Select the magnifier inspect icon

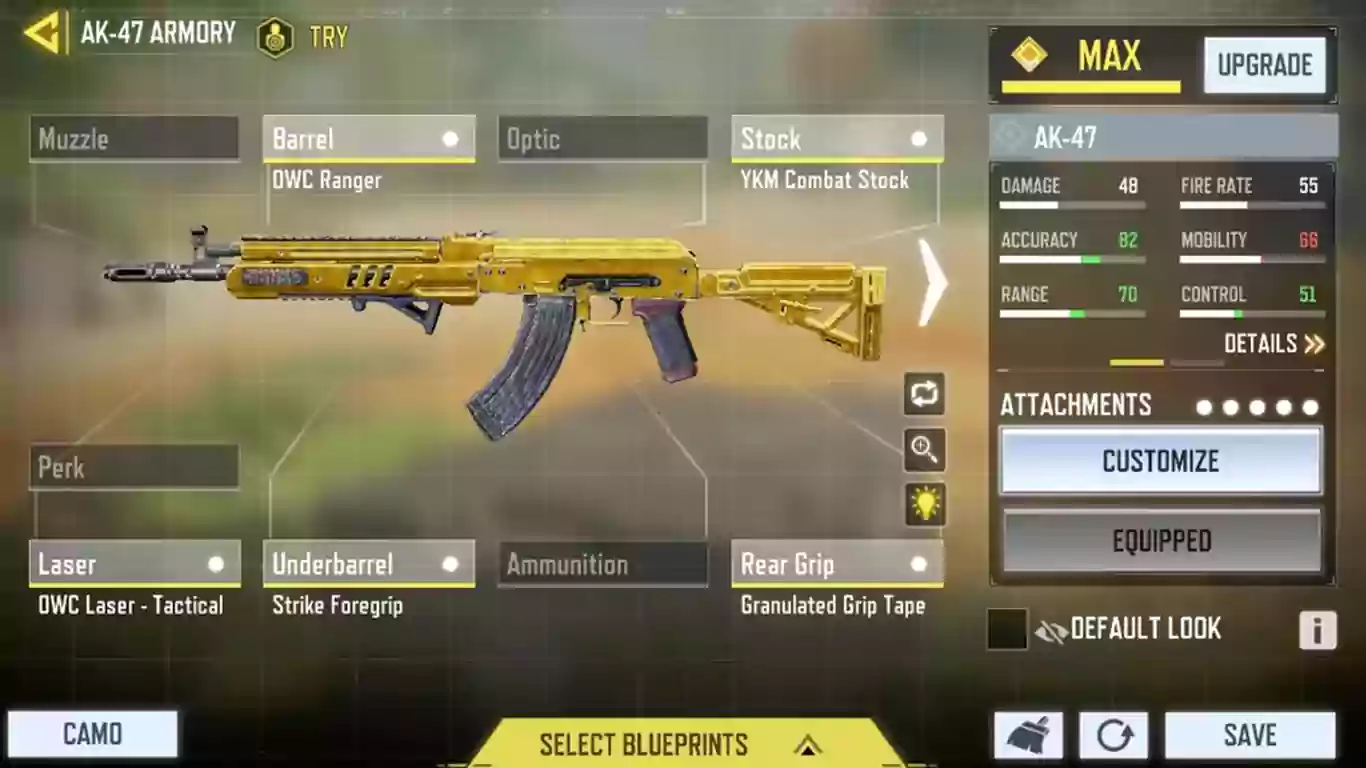(923, 450)
